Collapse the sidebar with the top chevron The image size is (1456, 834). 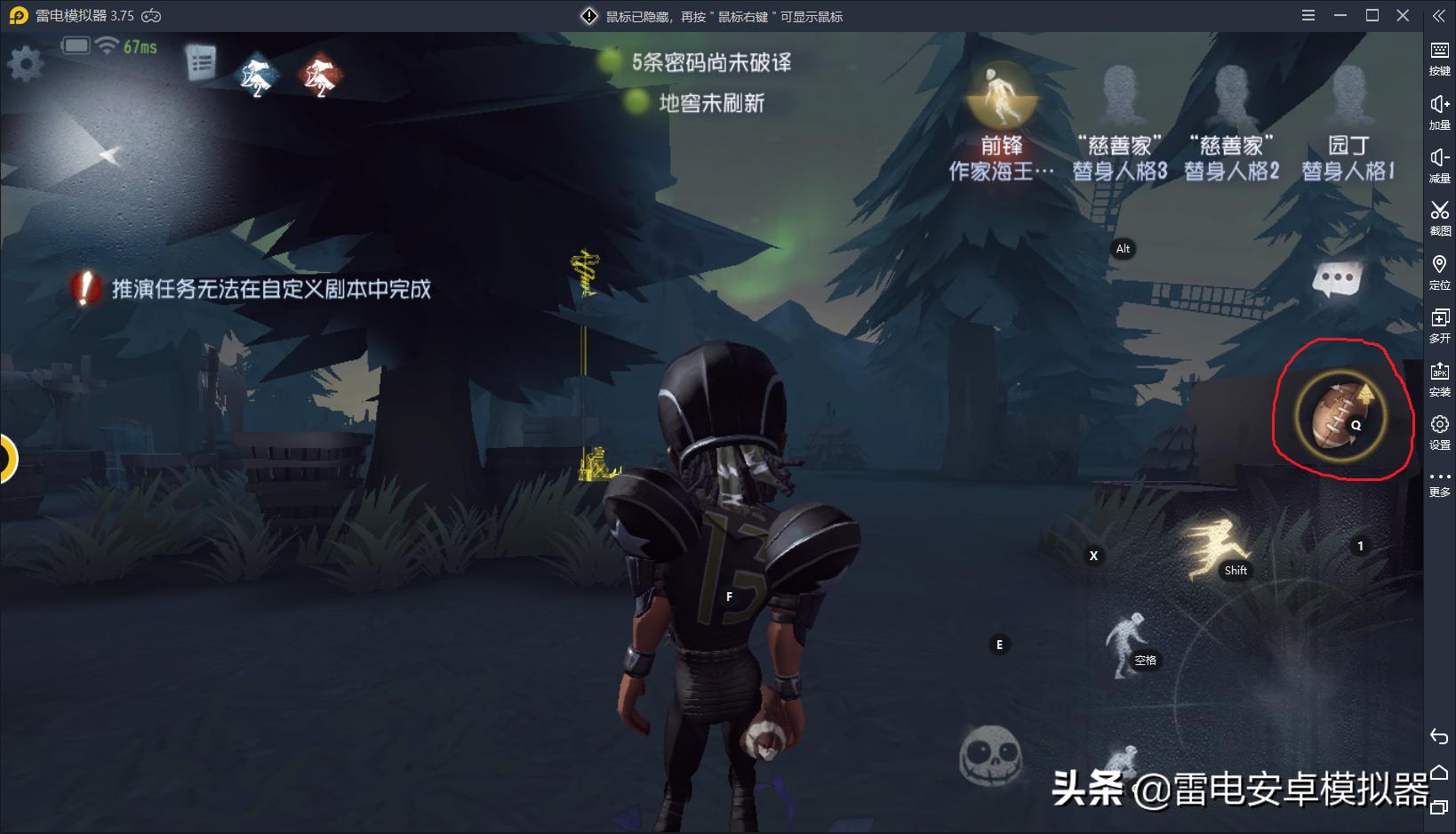click(x=1440, y=15)
